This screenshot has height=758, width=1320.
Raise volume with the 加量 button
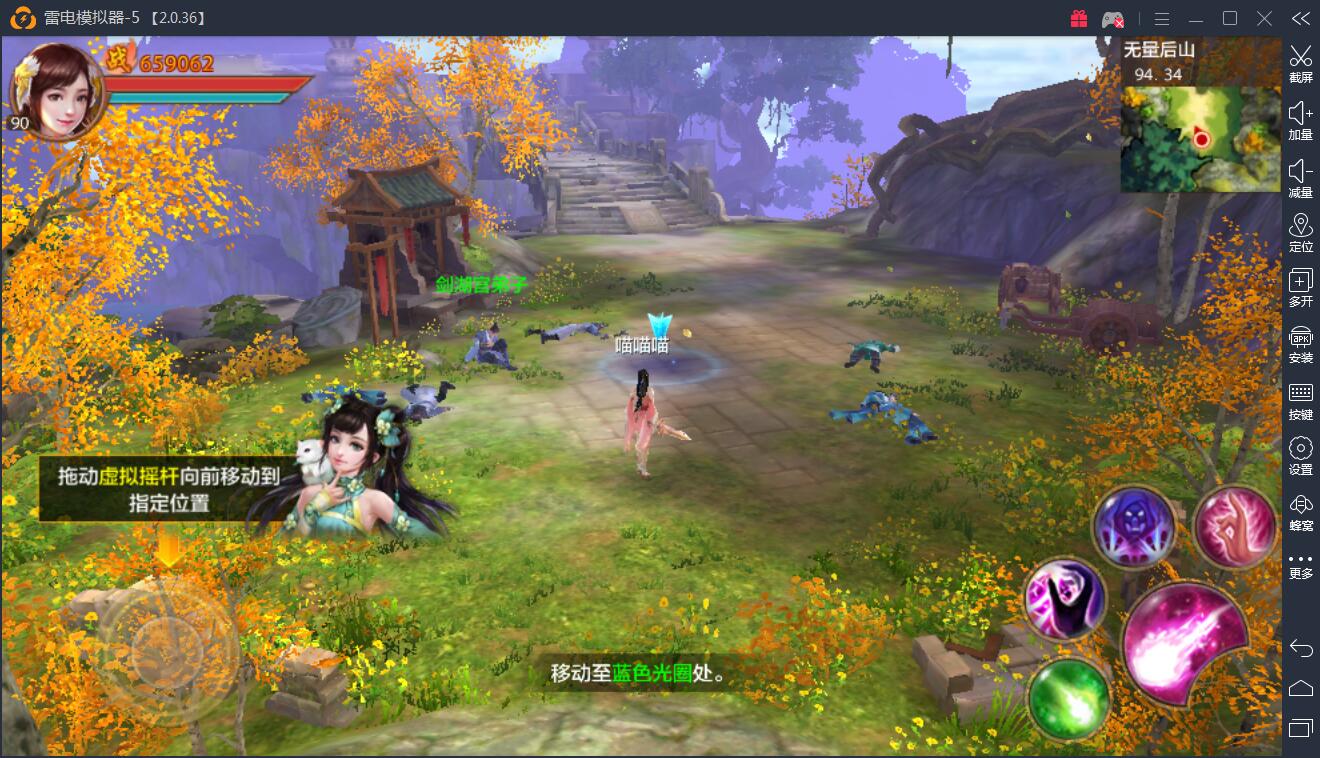point(1300,120)
